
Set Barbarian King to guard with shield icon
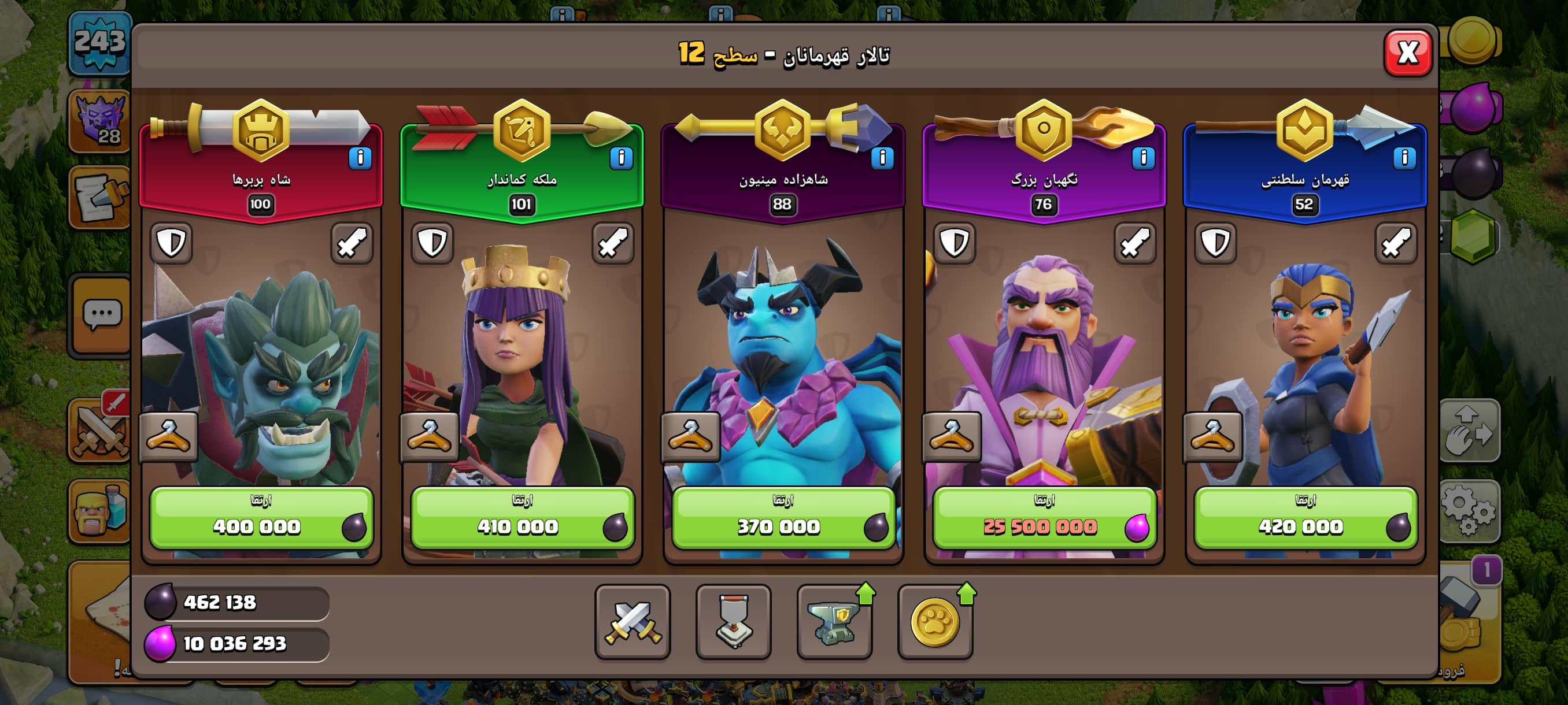(171, 243)
